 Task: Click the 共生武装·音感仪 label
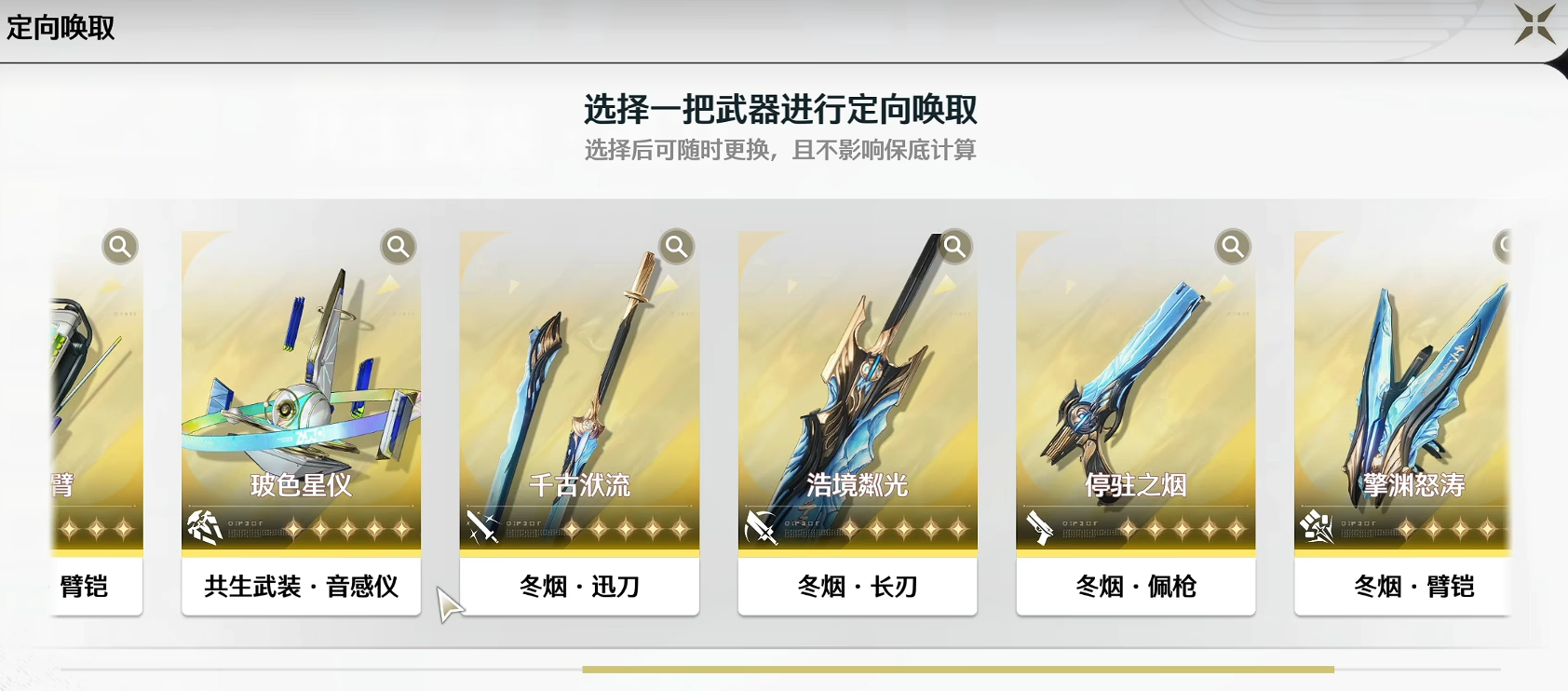coord(301,588)
